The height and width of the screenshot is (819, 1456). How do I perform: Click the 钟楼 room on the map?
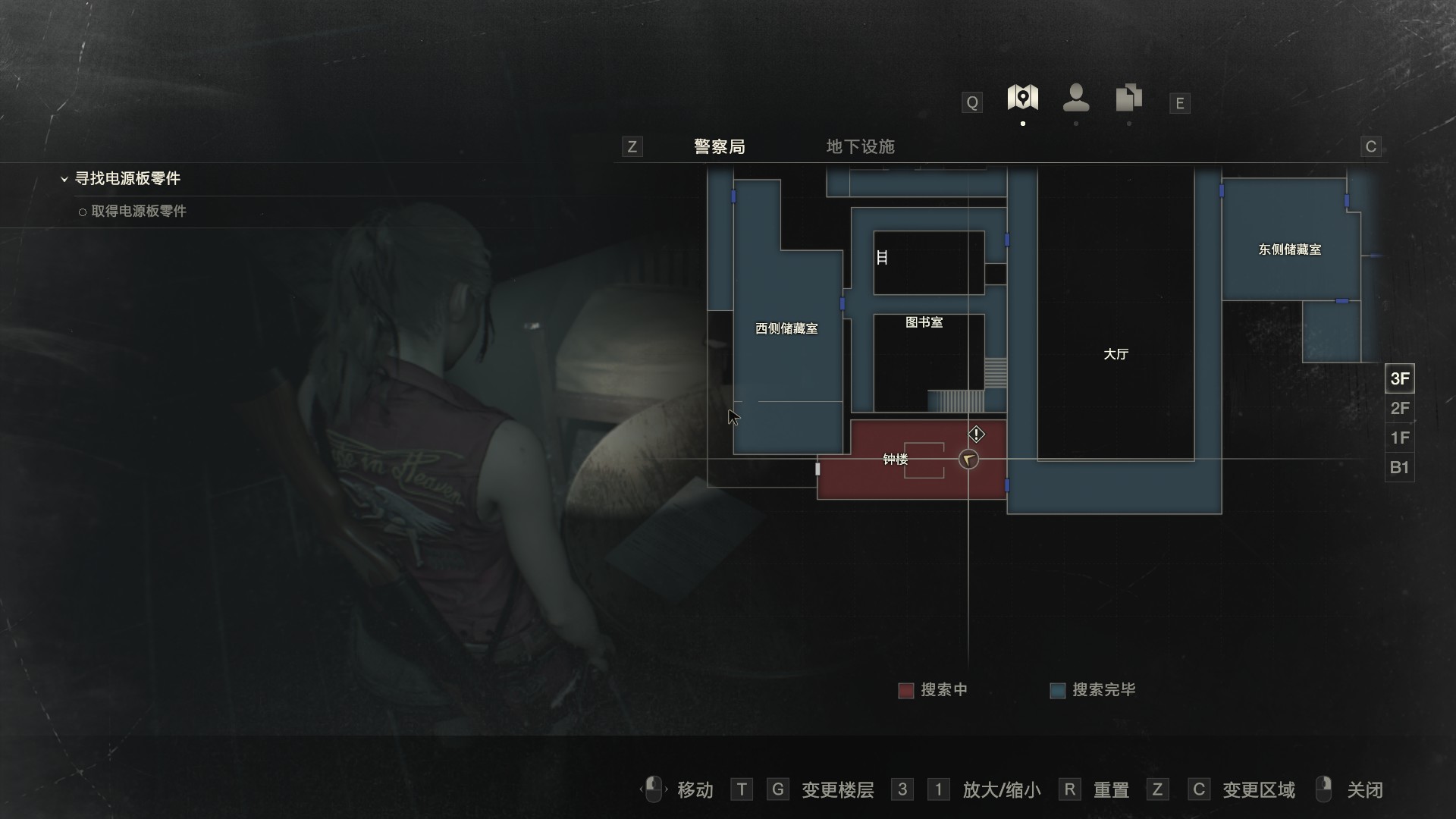(896, 460)
